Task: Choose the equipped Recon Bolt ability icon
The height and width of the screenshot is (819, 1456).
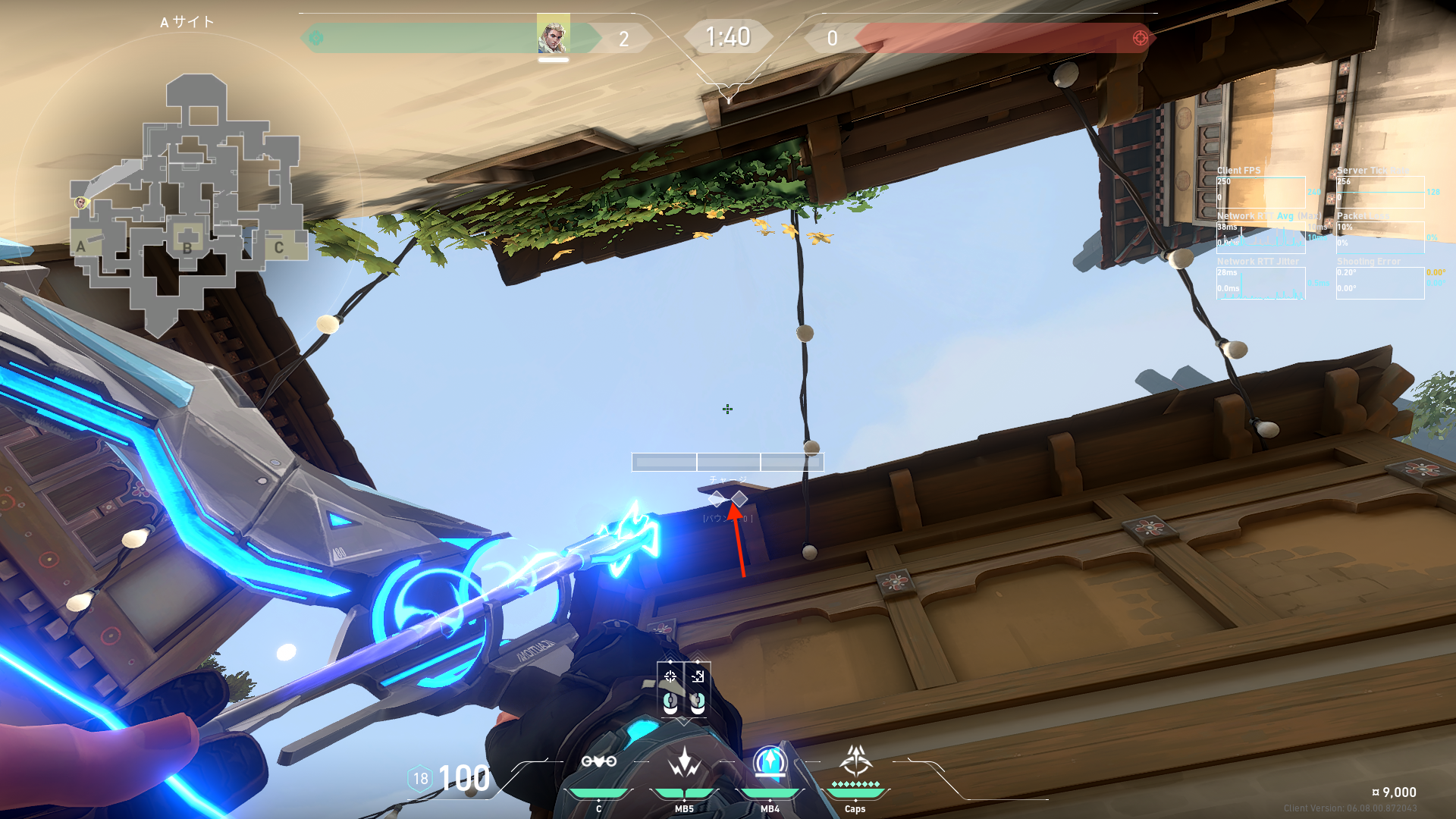Action: click(x=770, y=761)
